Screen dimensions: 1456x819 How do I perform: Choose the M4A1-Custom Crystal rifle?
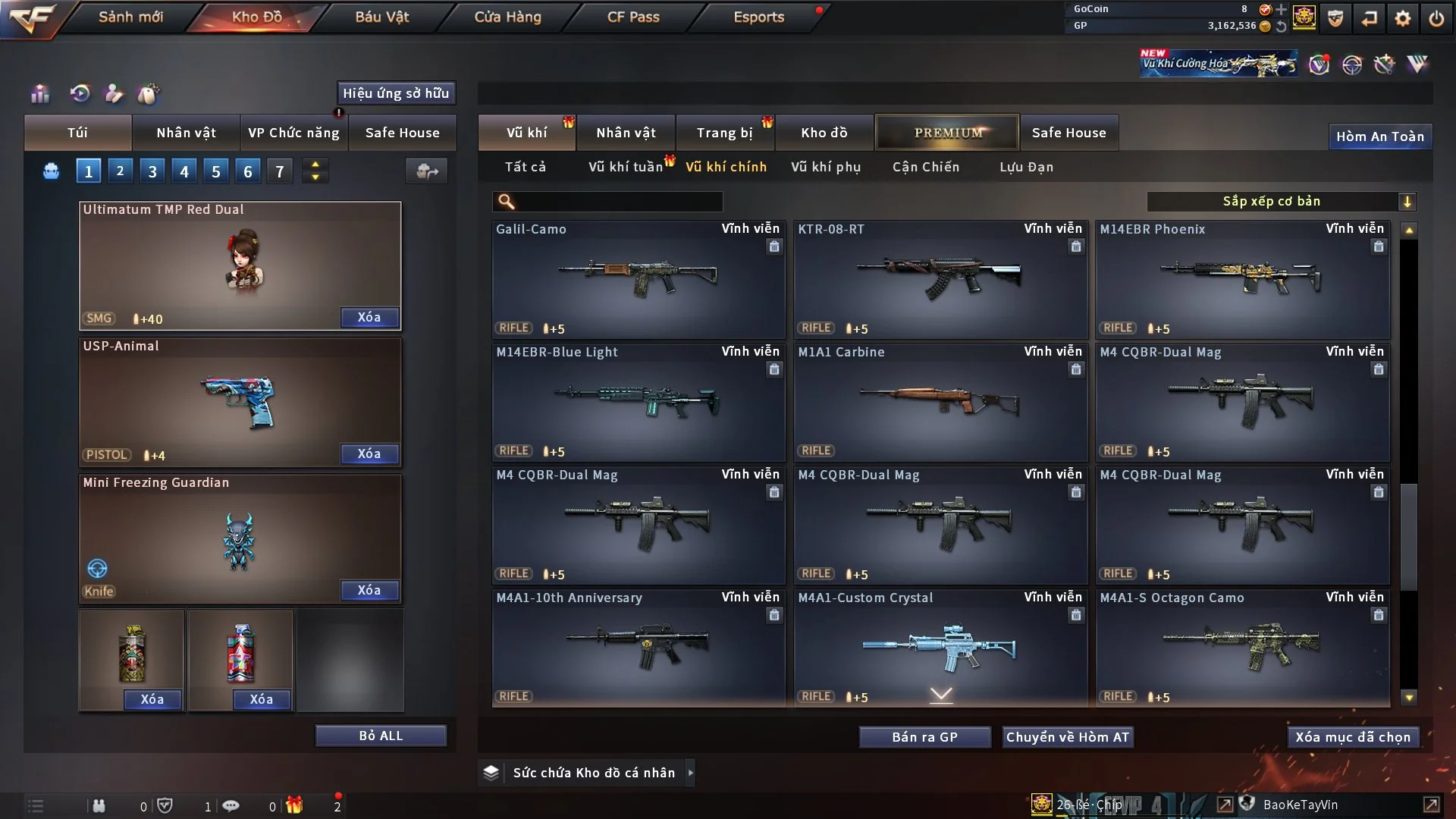940,648
